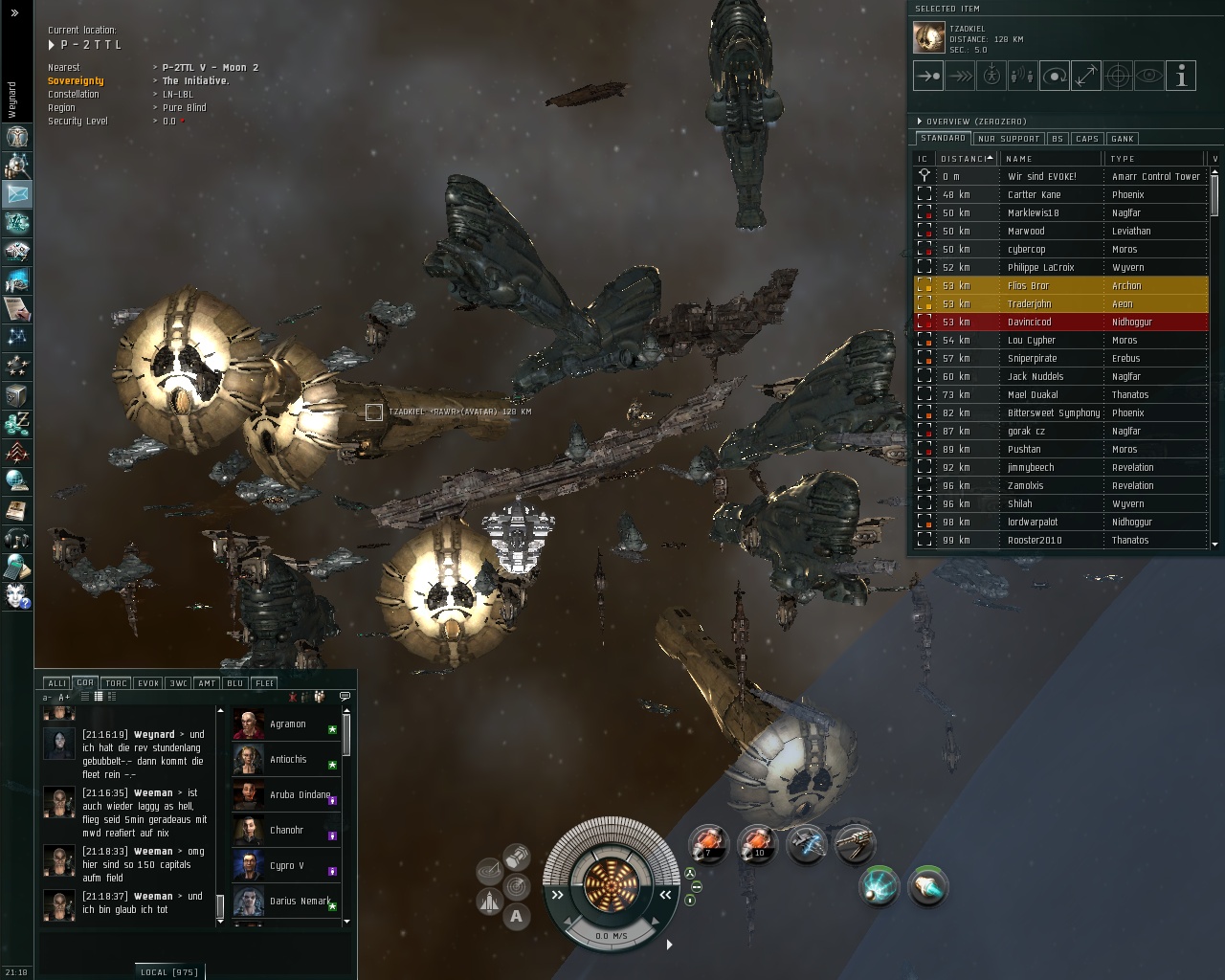Select the GANK overview tab
The width and height of the screenshot is (1225, 980).
click(1123, 139)
